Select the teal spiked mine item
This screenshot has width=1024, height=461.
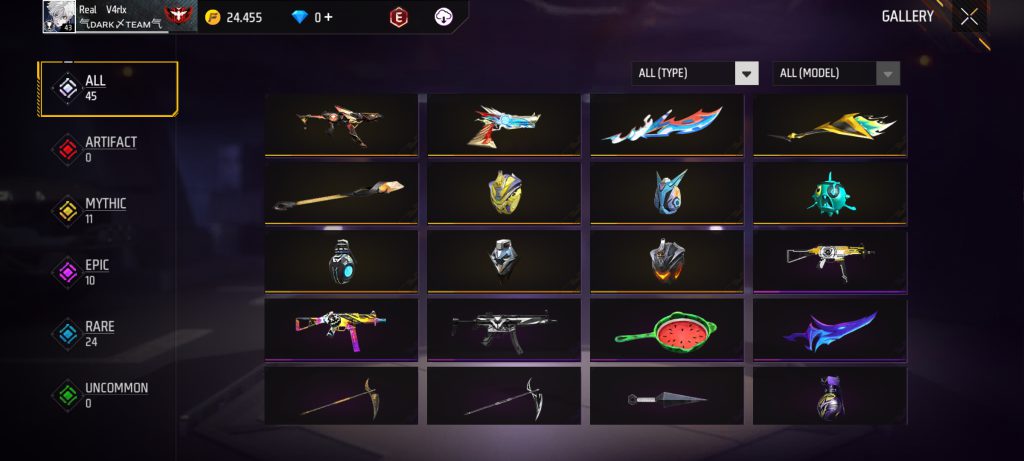pos(829,193)
